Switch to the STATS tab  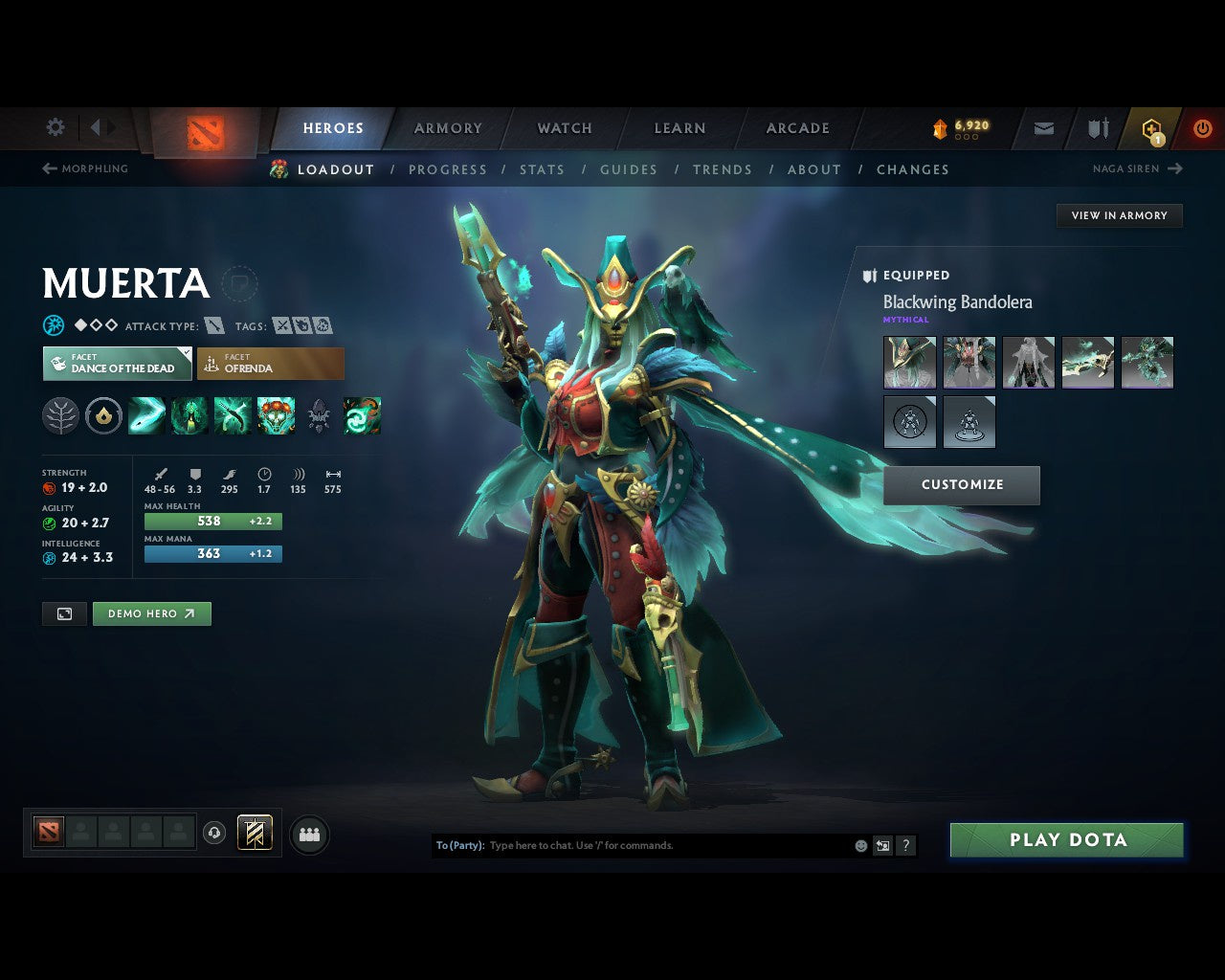click(x=542, y=169)
